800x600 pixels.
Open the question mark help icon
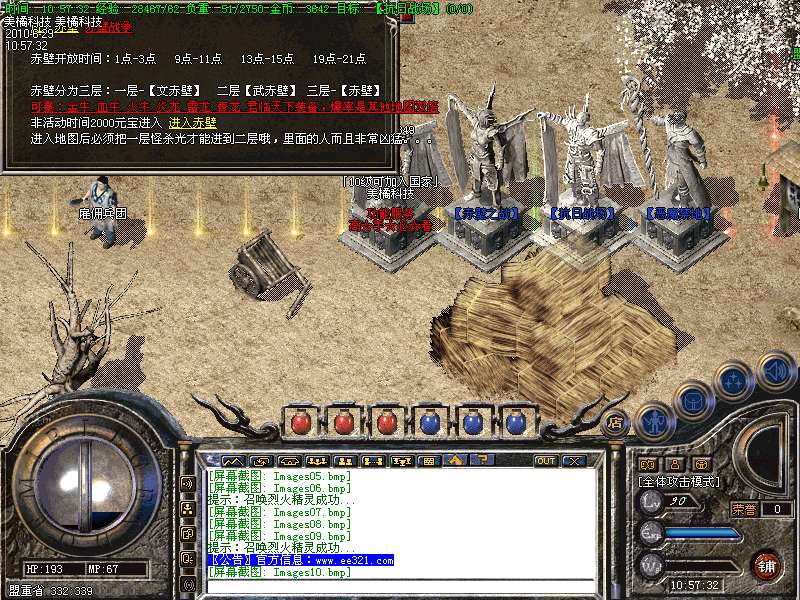pyautogui.click(x=482, y=461)
